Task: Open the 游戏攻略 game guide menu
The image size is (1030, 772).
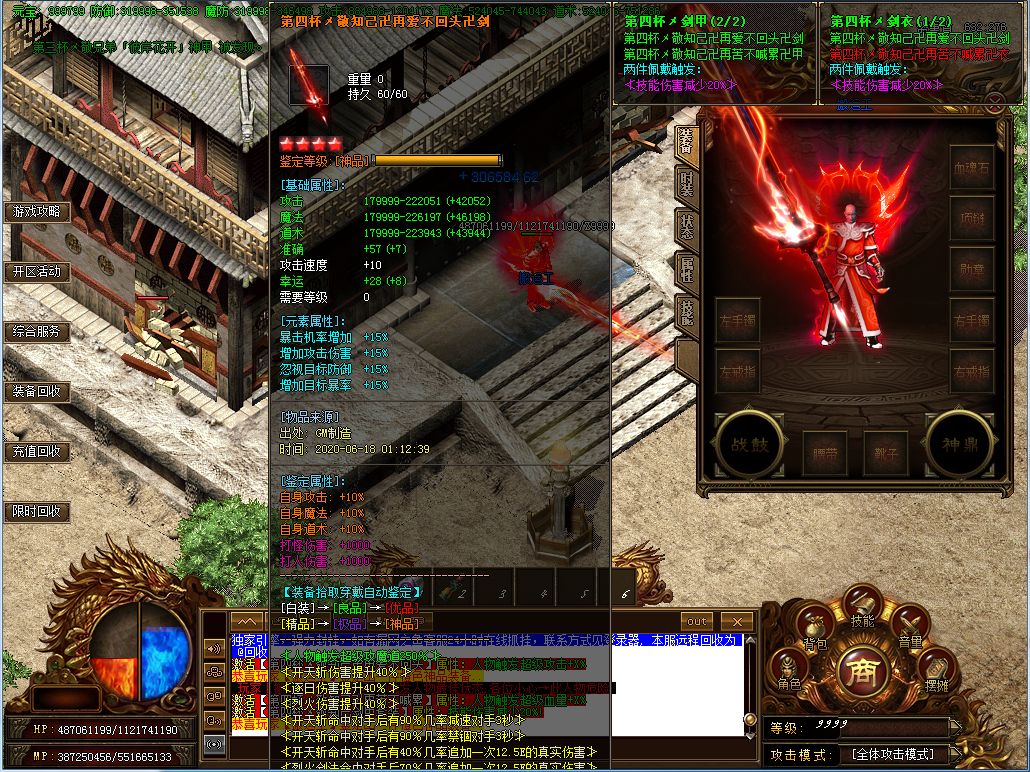Action: [x=37, y=212]
